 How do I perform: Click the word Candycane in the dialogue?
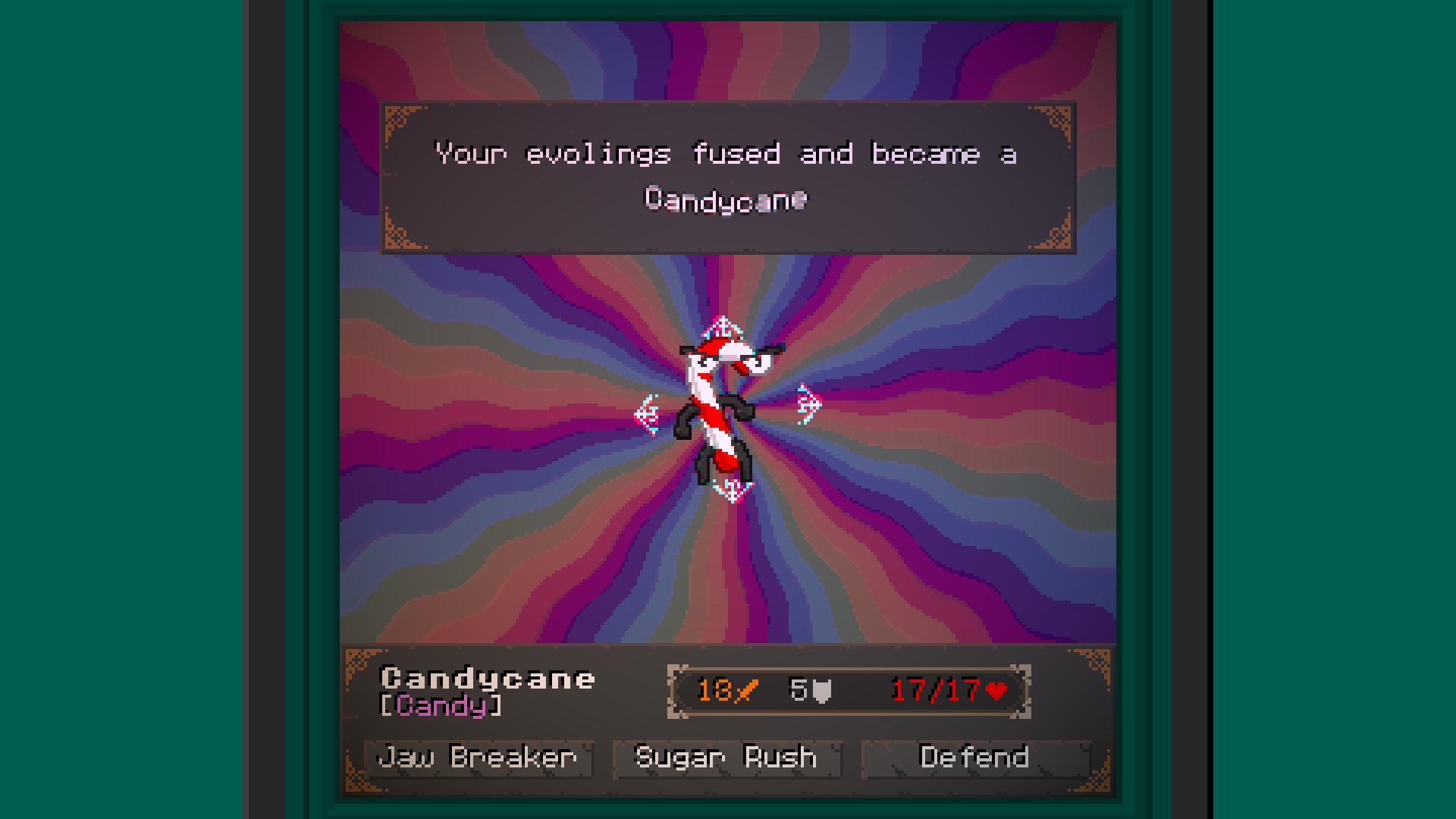click(x=726, y=199)
